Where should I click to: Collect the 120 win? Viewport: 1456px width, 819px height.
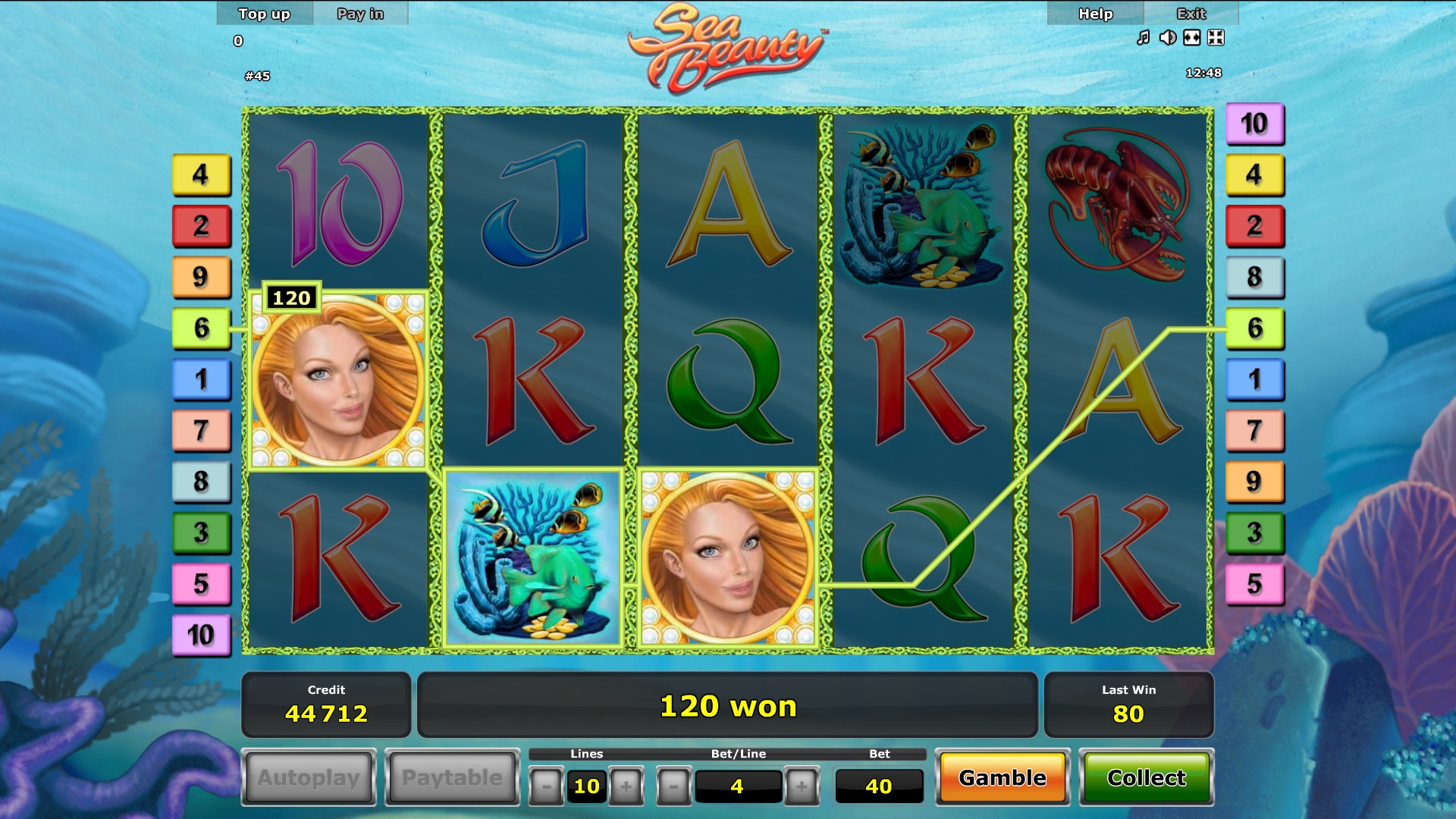click(1146, 777)
